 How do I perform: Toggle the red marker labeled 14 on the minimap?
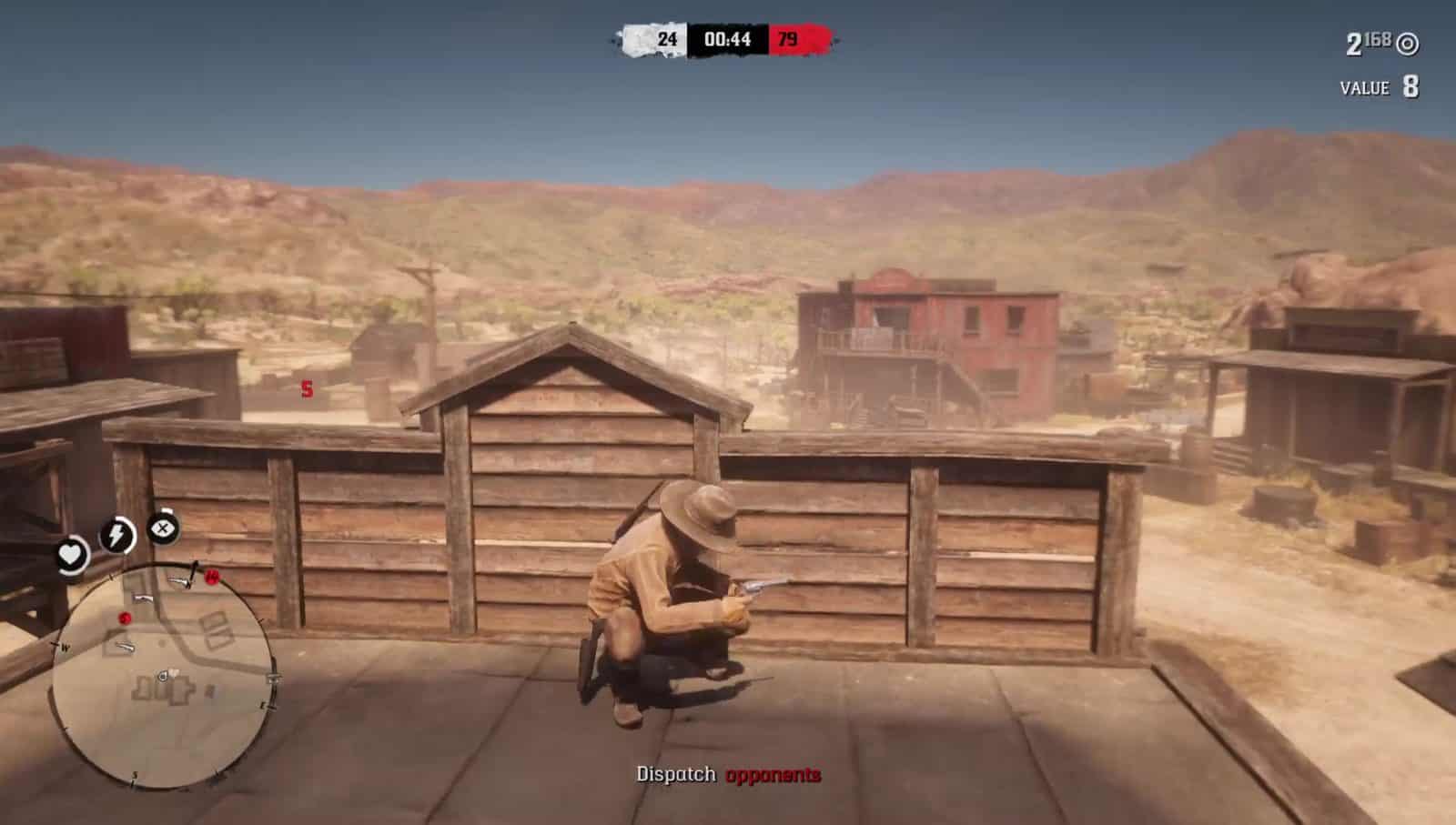(211, 578)
